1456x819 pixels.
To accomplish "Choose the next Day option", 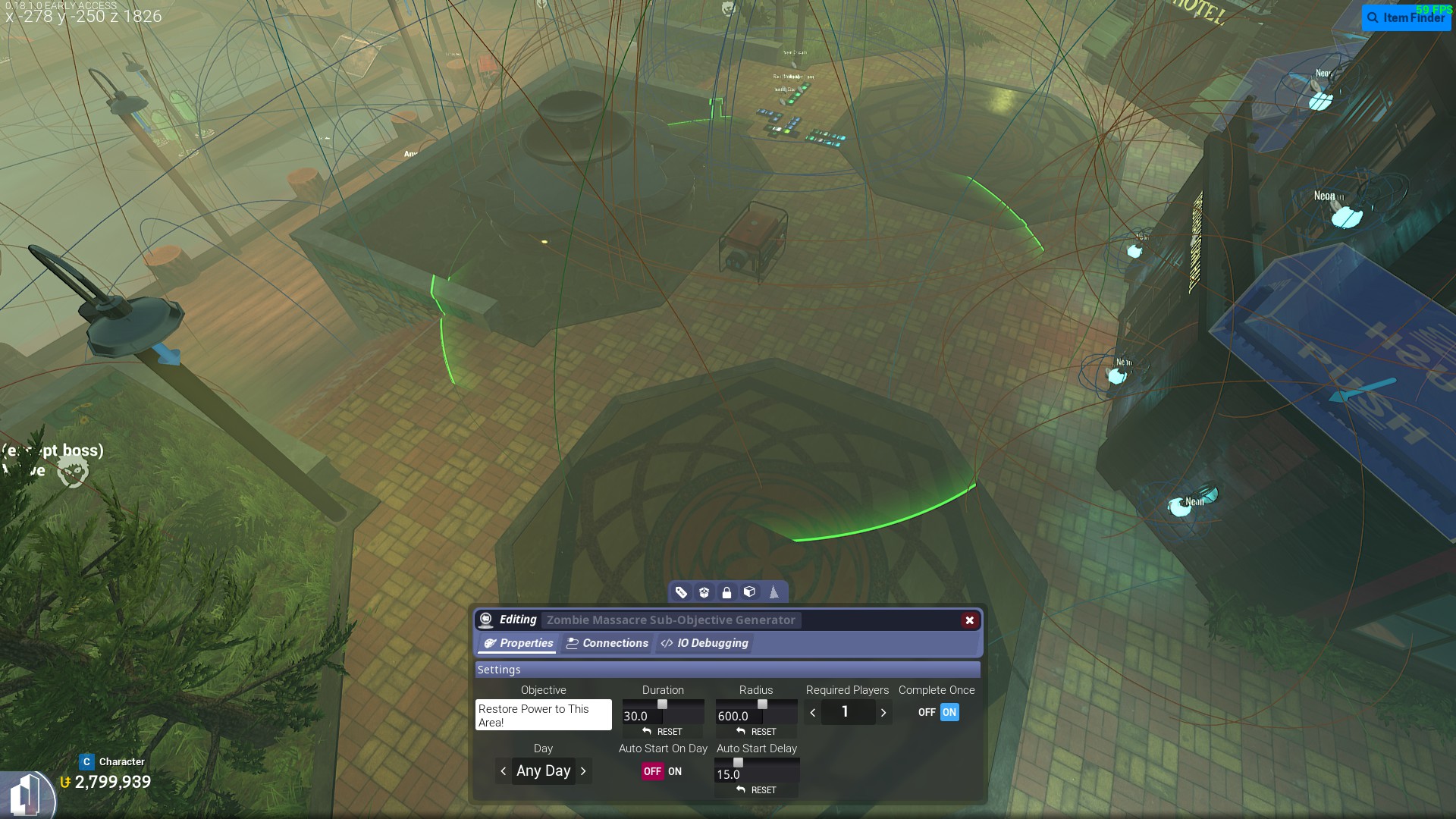I will point(583,771).
